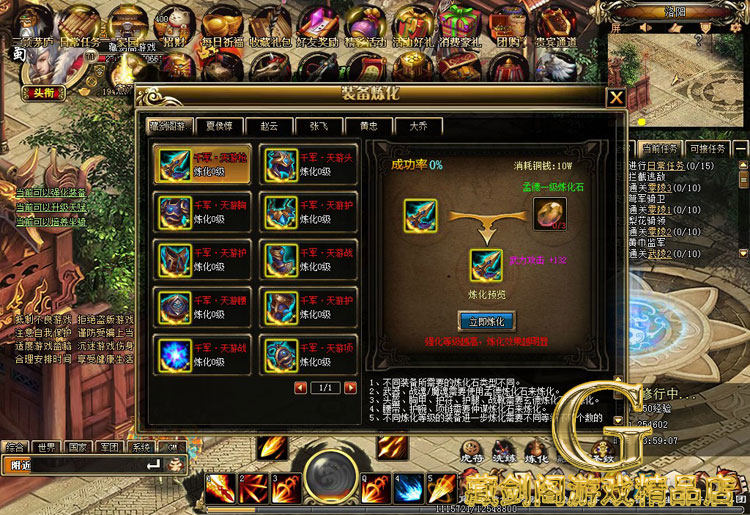Image resolution: width=750 pixels, height=515 pixels.
Task: Choose the 千军·天君胸 chest armor entry
Action: [x=202, y=211]
